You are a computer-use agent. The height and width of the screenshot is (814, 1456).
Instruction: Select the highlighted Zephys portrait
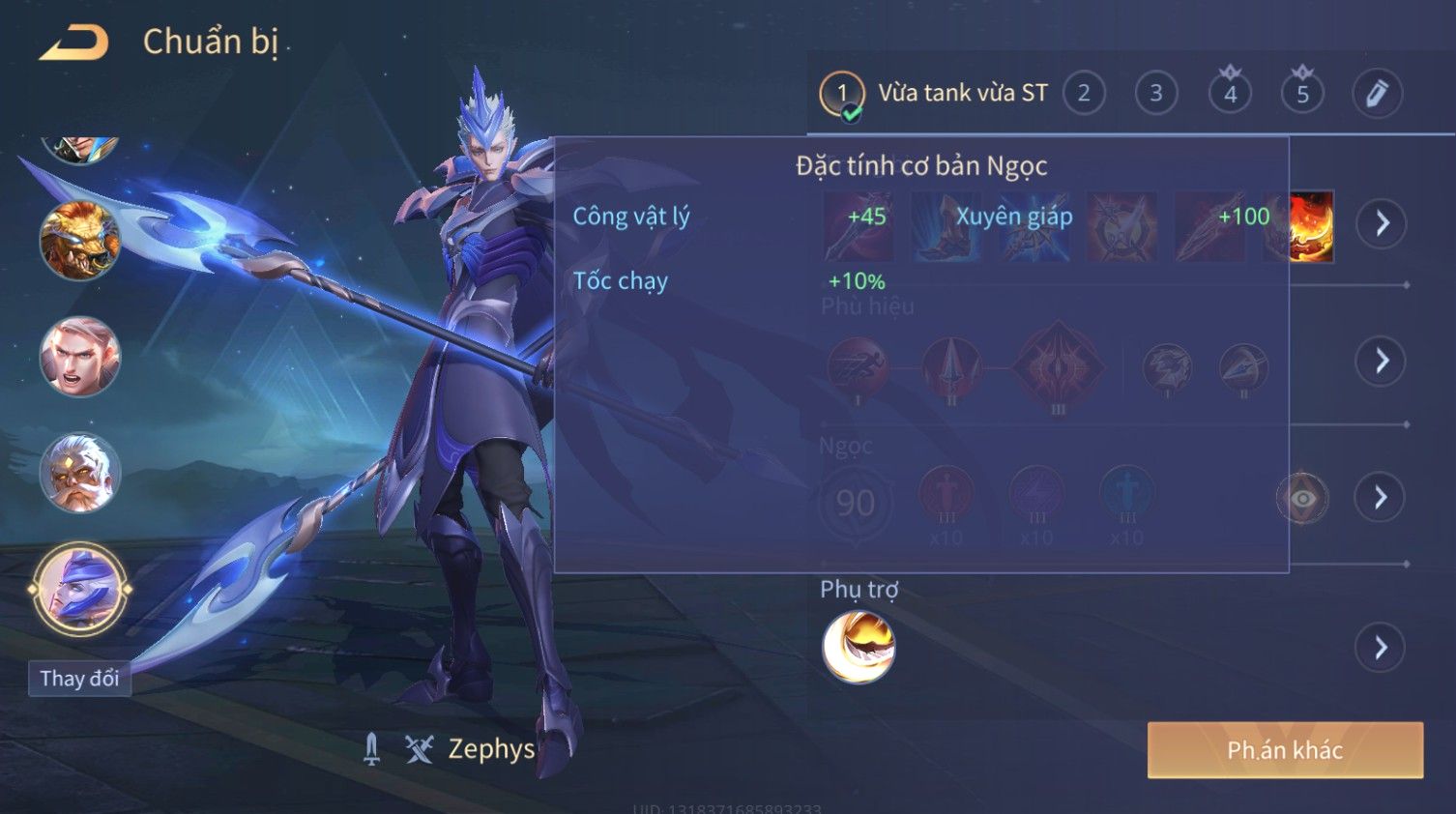tap(79, 589)
